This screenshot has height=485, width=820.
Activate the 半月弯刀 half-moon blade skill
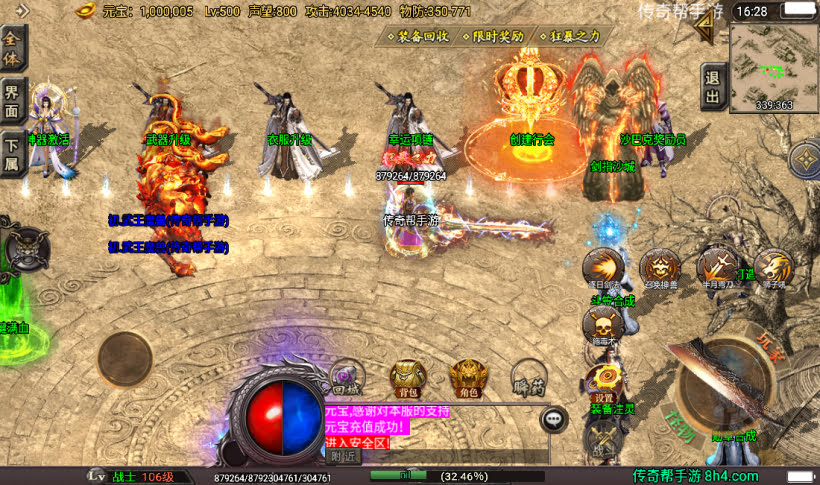click(x=716, y=266)
